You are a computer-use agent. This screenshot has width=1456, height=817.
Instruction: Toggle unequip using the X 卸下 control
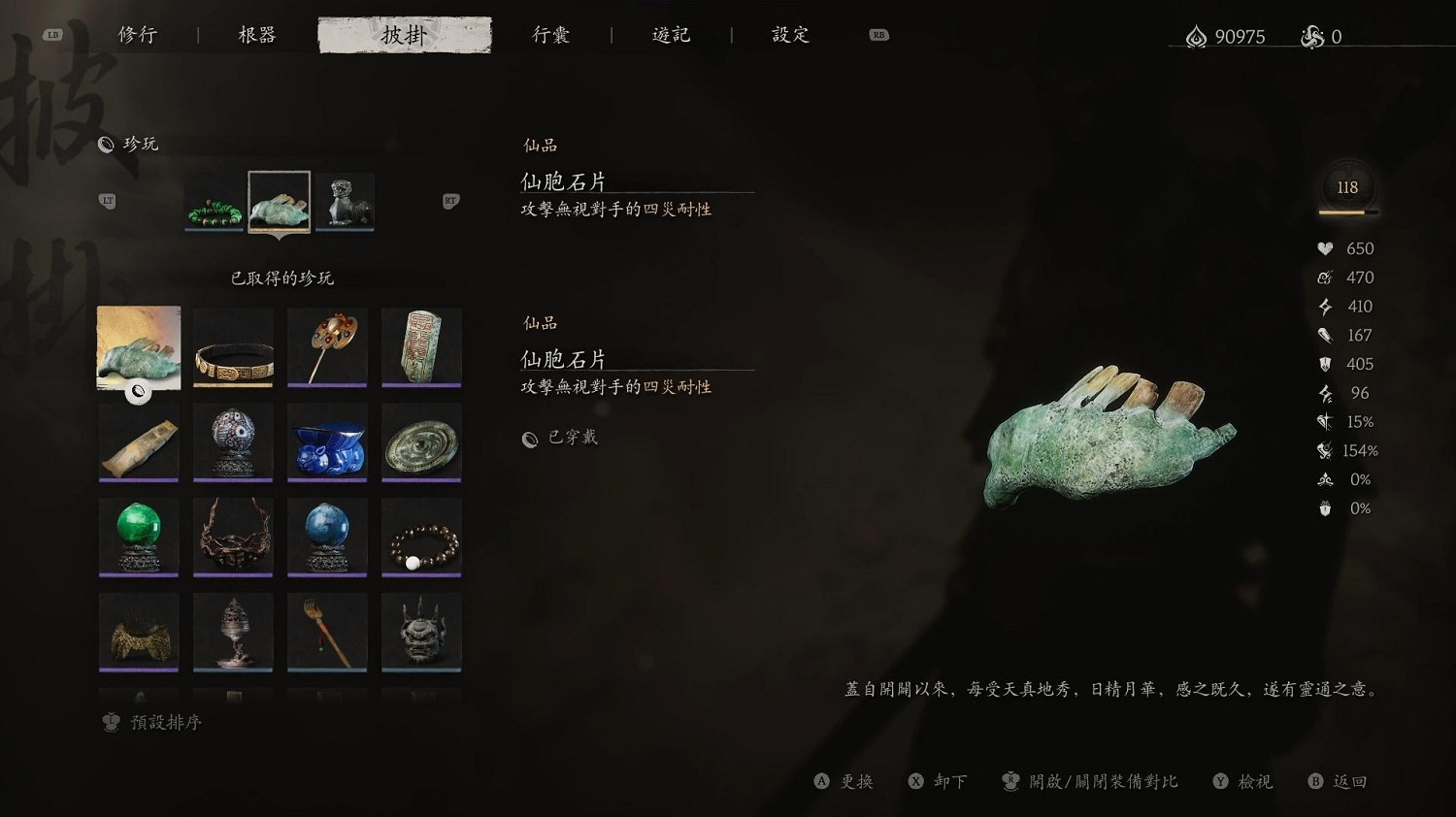click(x=937, y=781)
